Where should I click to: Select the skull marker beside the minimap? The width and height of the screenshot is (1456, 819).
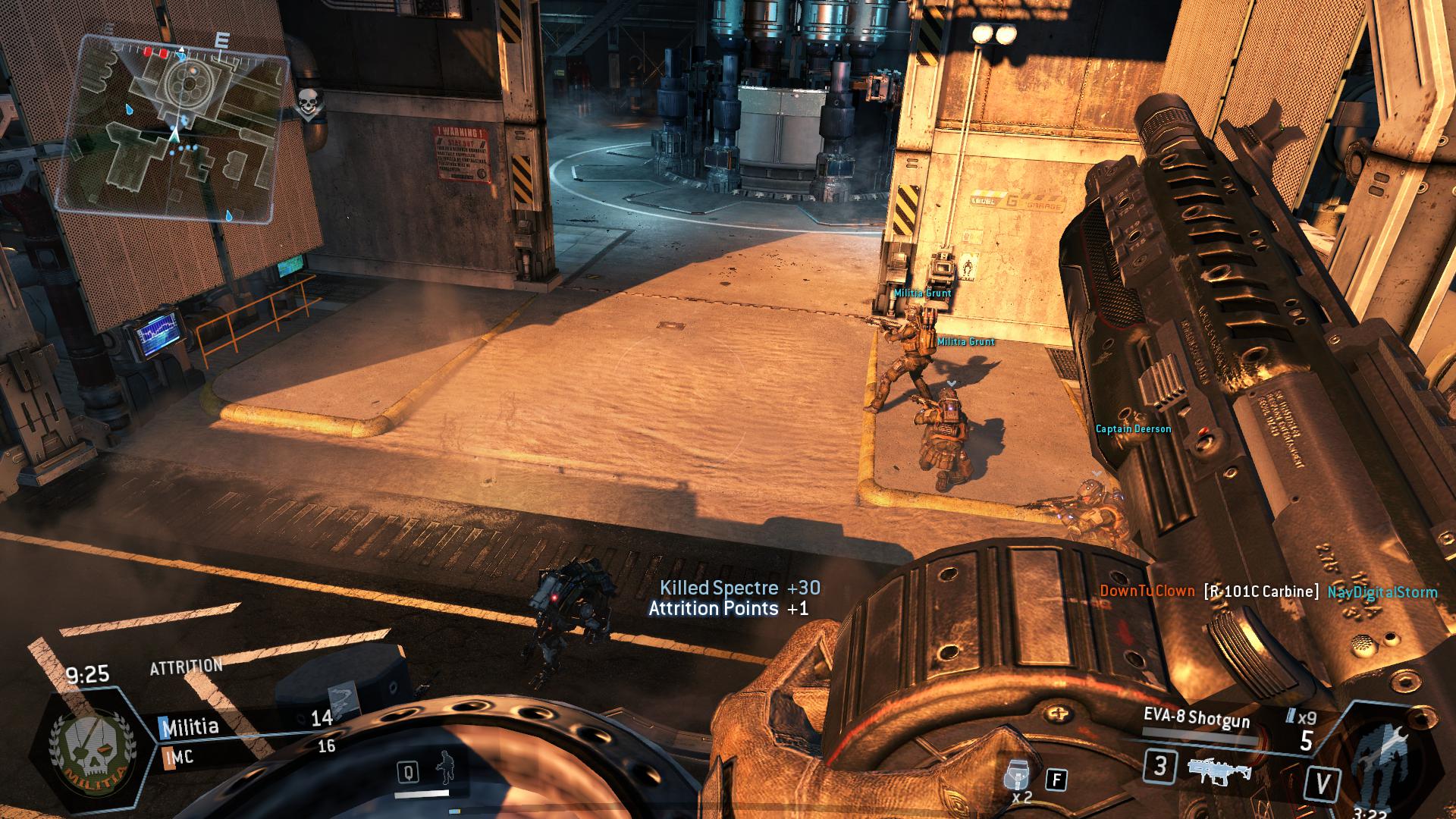click(x=306, y=105)
